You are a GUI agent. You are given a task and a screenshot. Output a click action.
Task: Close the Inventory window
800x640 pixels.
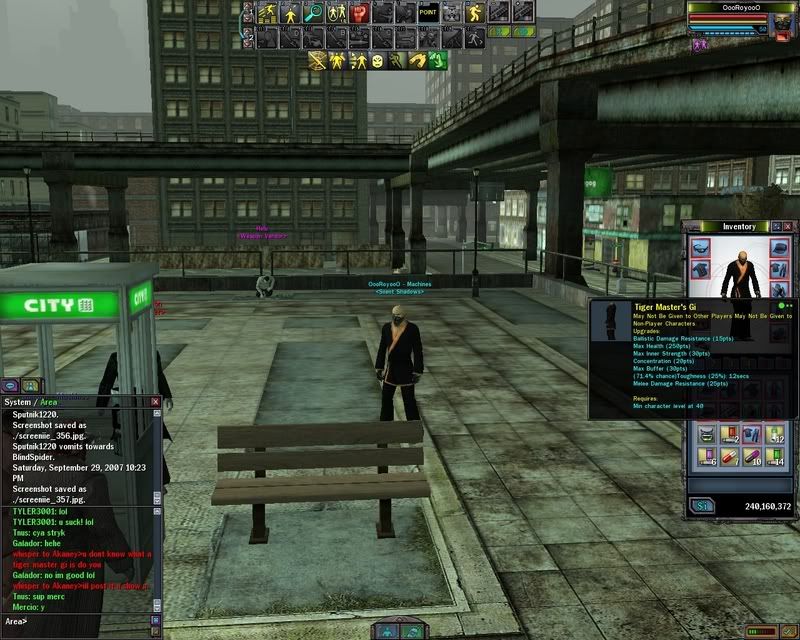(786, 227)
